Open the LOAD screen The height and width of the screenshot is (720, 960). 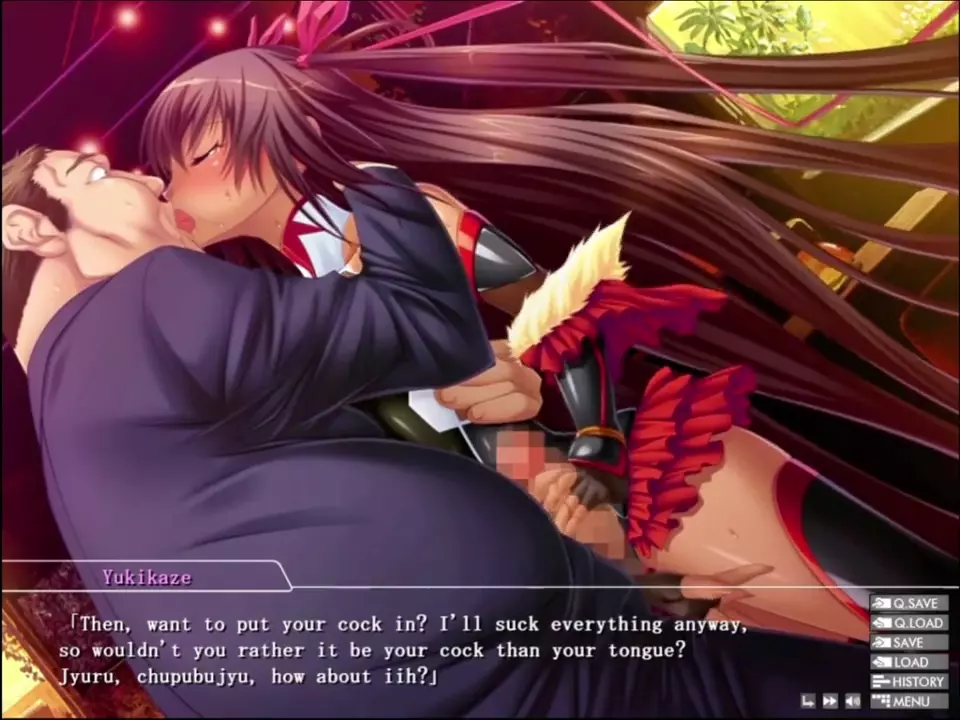(908, 662)
